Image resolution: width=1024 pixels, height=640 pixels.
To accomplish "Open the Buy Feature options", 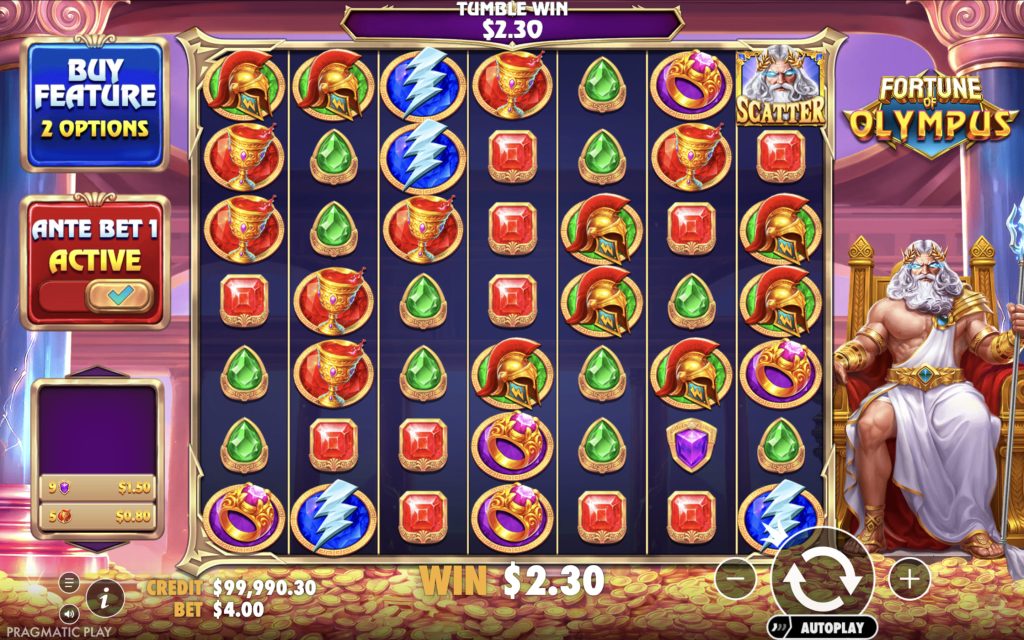I will tap(94, 104).
